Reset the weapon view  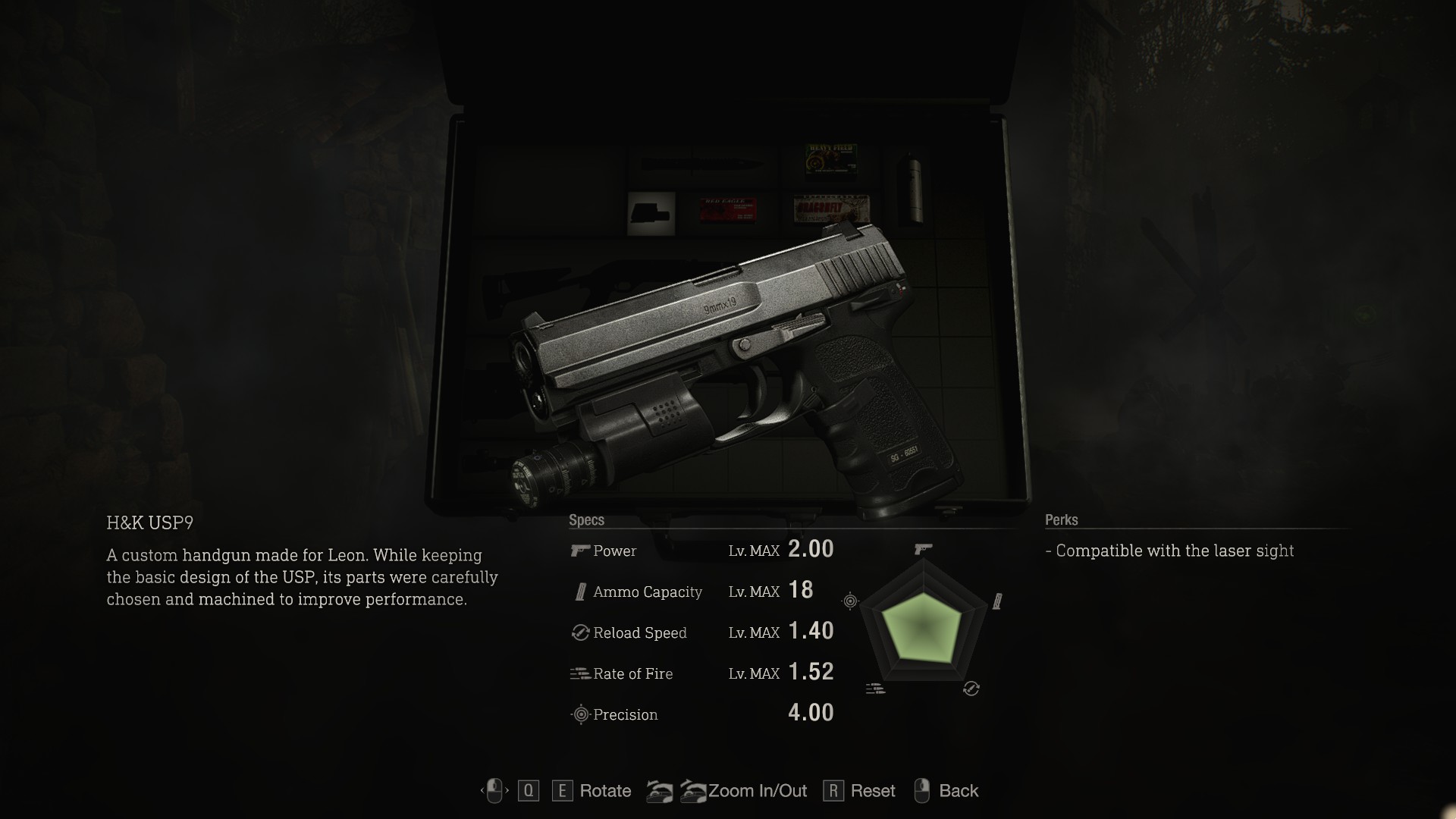(871, 791)
